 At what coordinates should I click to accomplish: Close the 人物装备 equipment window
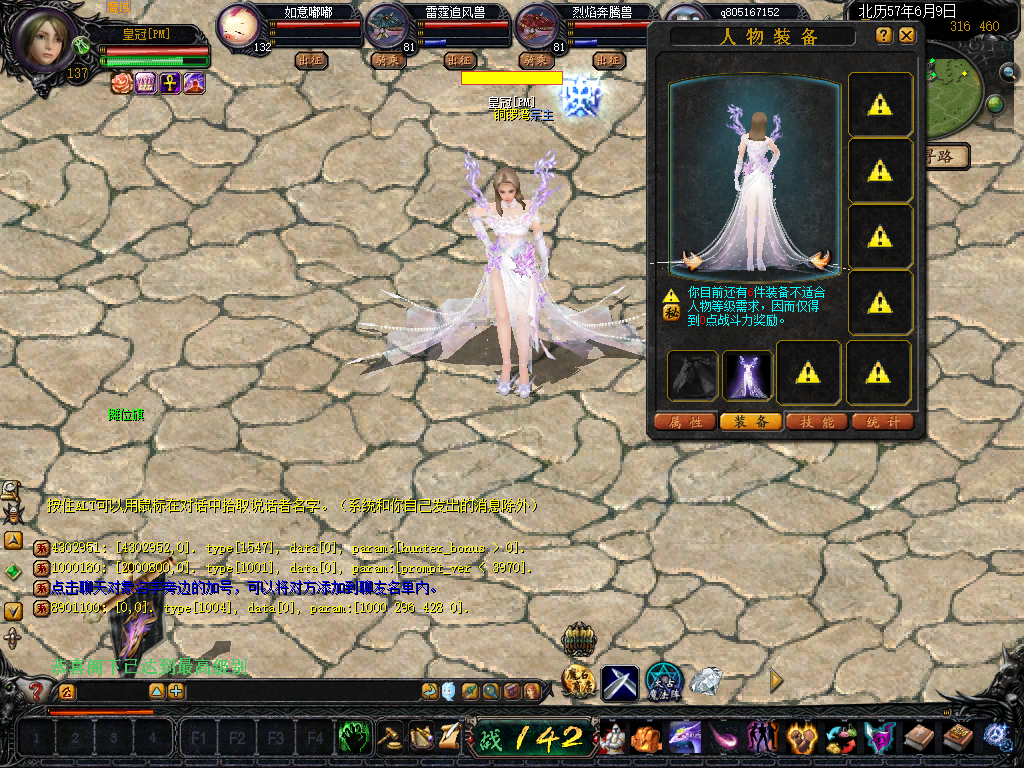click(x=906, y=35)
